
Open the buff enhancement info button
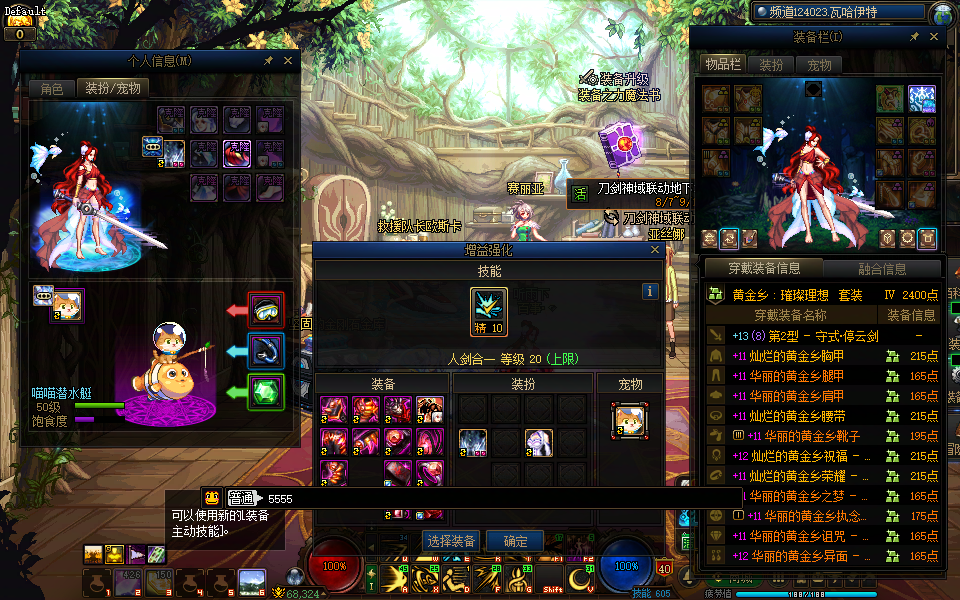650,292
